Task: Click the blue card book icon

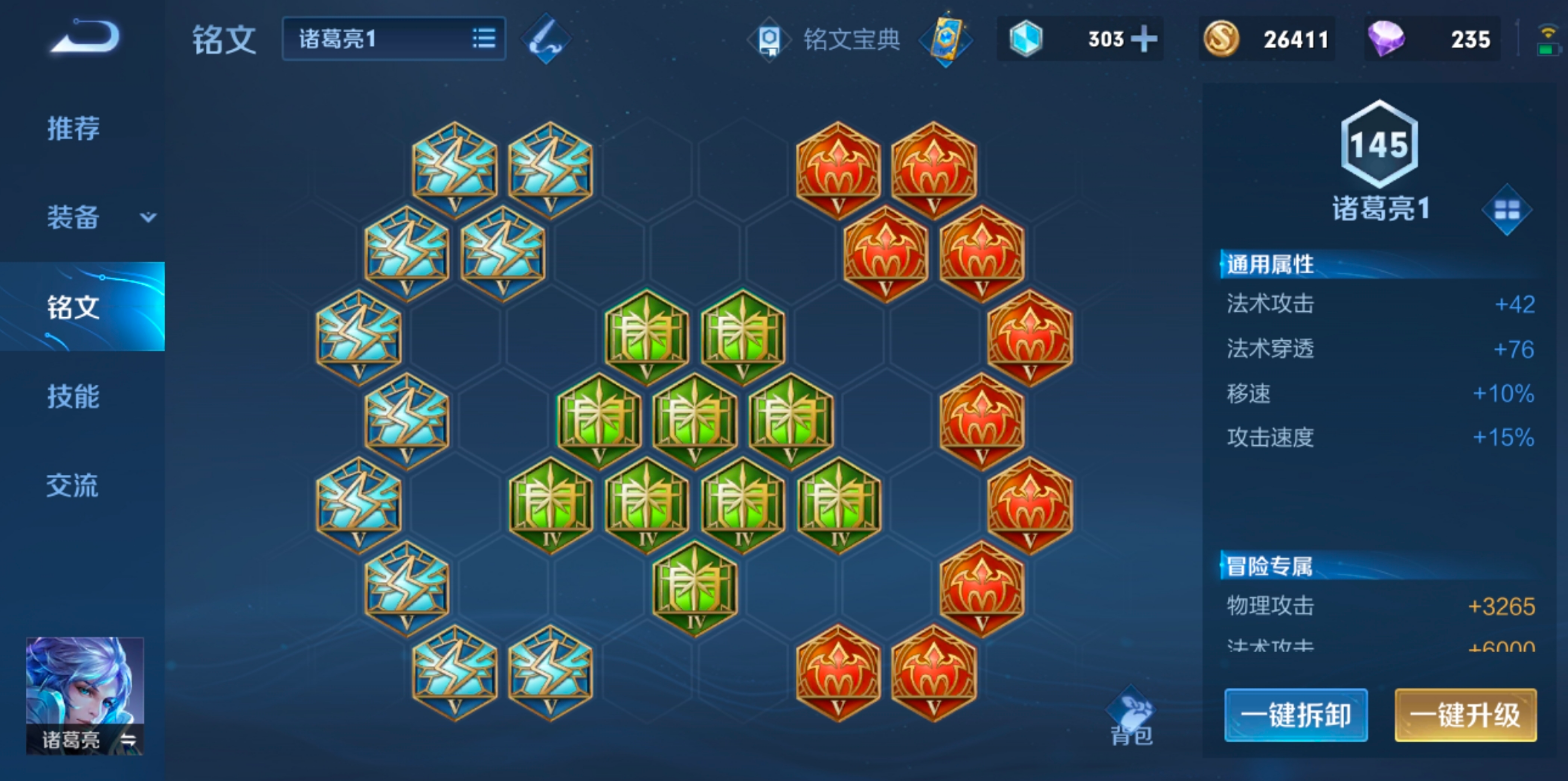Action: (945, 39)
